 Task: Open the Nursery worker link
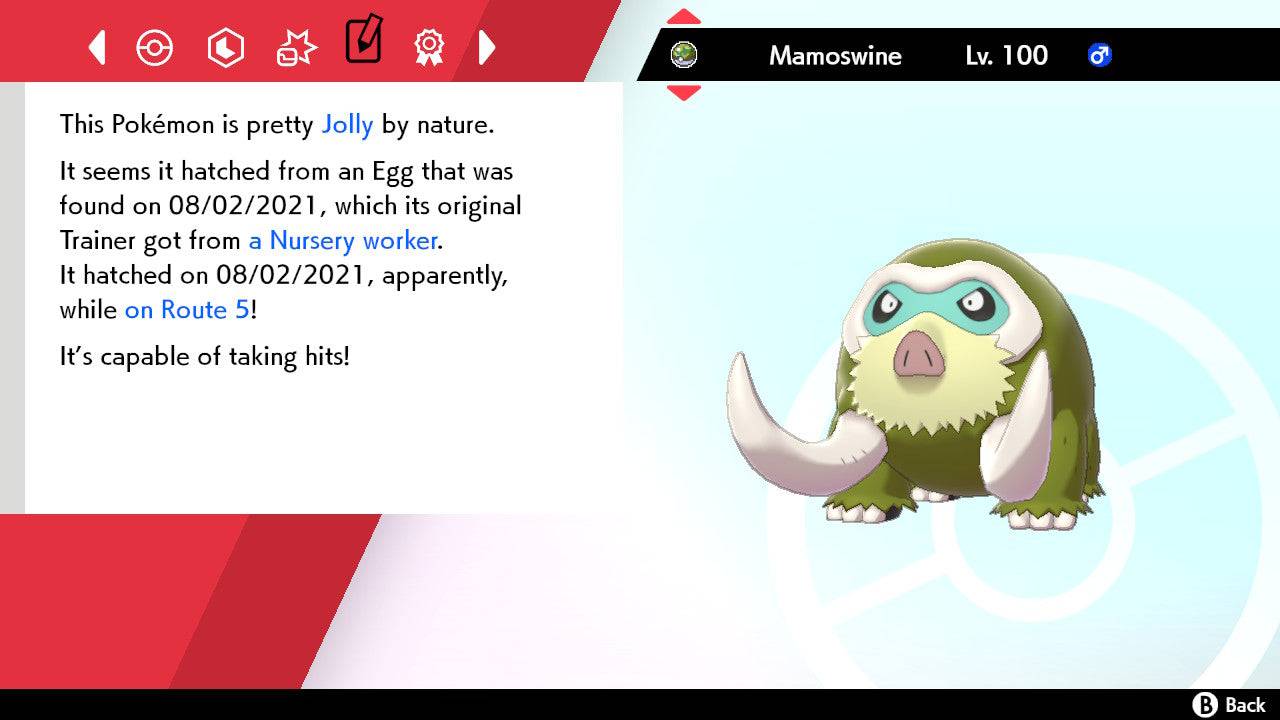point(342,241)
